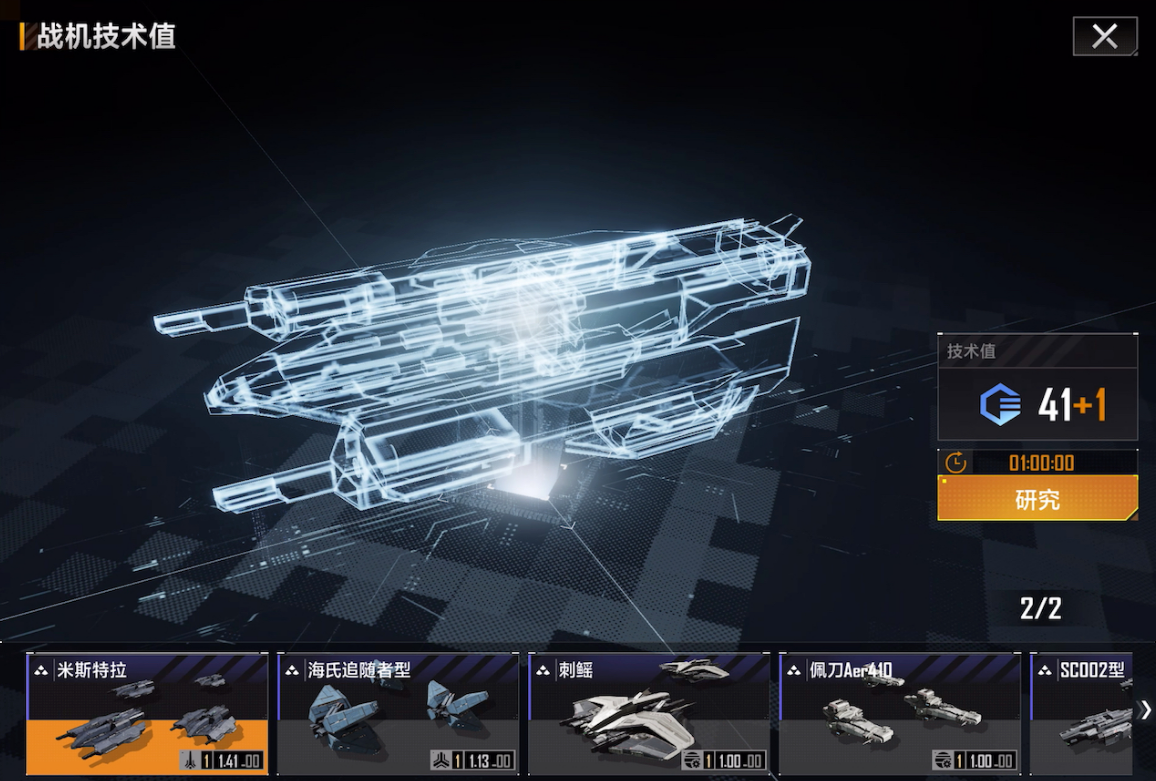Close the 战机技术值 screen
Screen dimensions: 1156x781
tap(1104, 37)
